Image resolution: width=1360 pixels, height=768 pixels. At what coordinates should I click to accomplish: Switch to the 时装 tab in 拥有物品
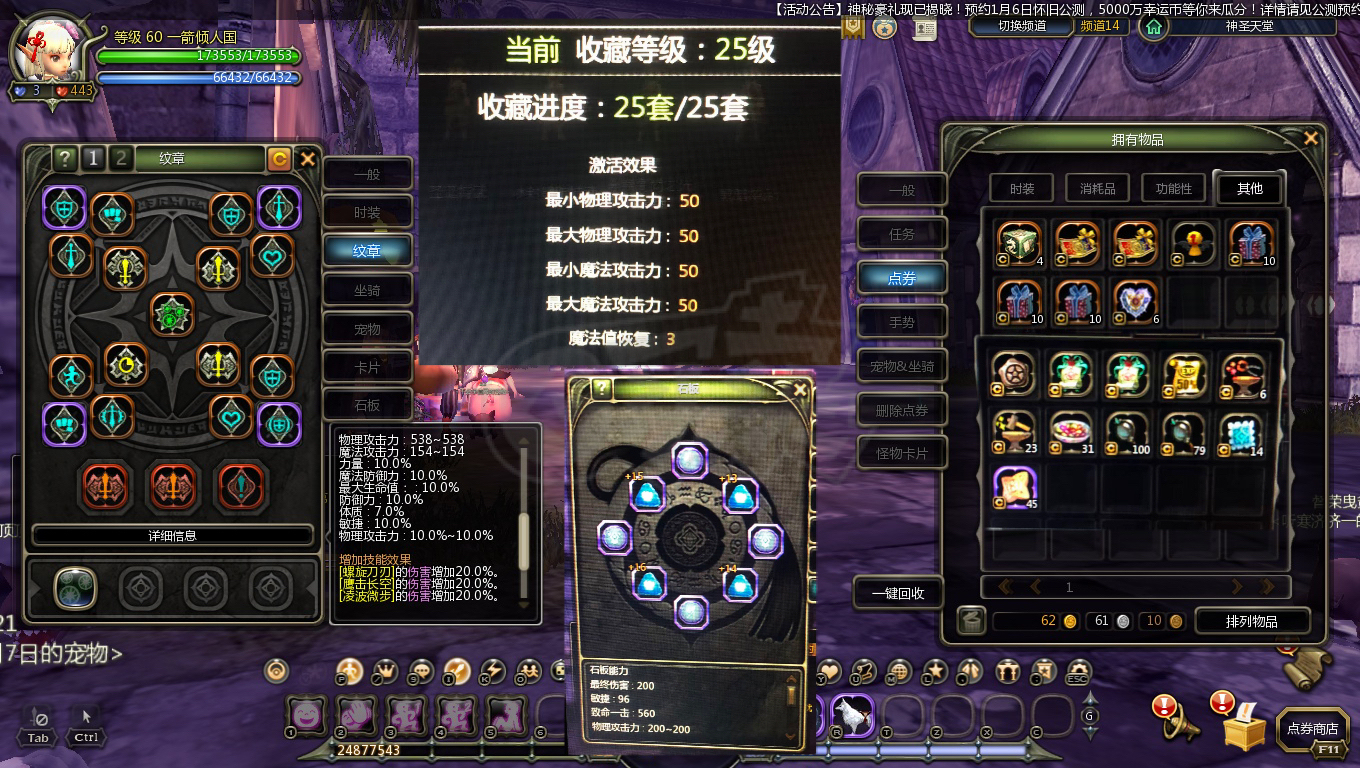1021,188
